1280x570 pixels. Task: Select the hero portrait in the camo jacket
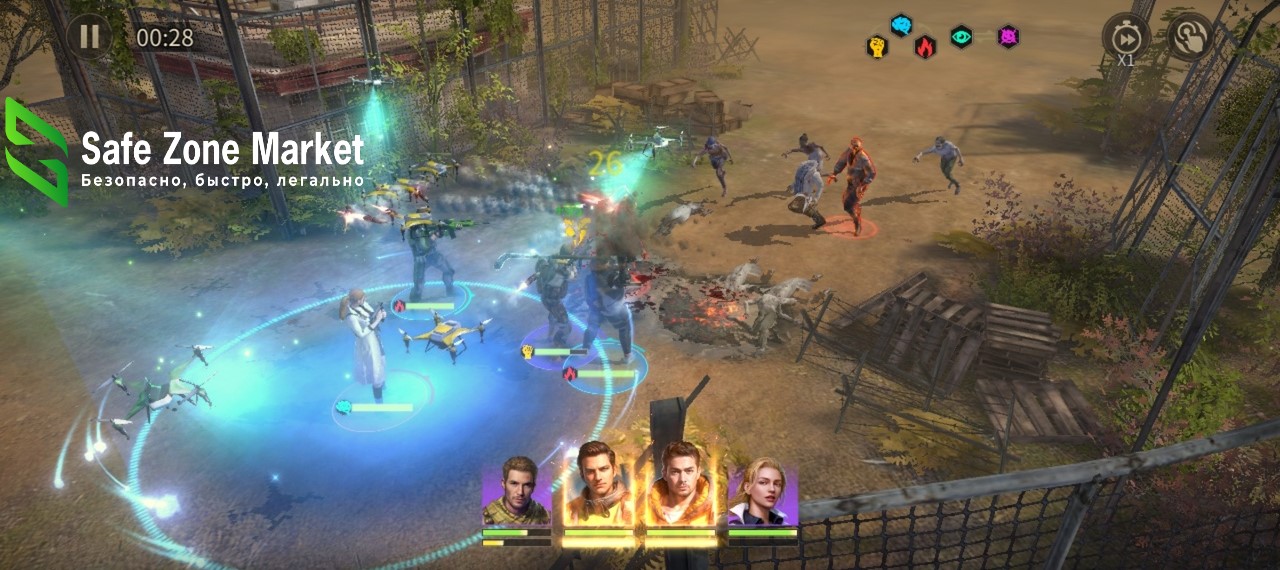517,492
